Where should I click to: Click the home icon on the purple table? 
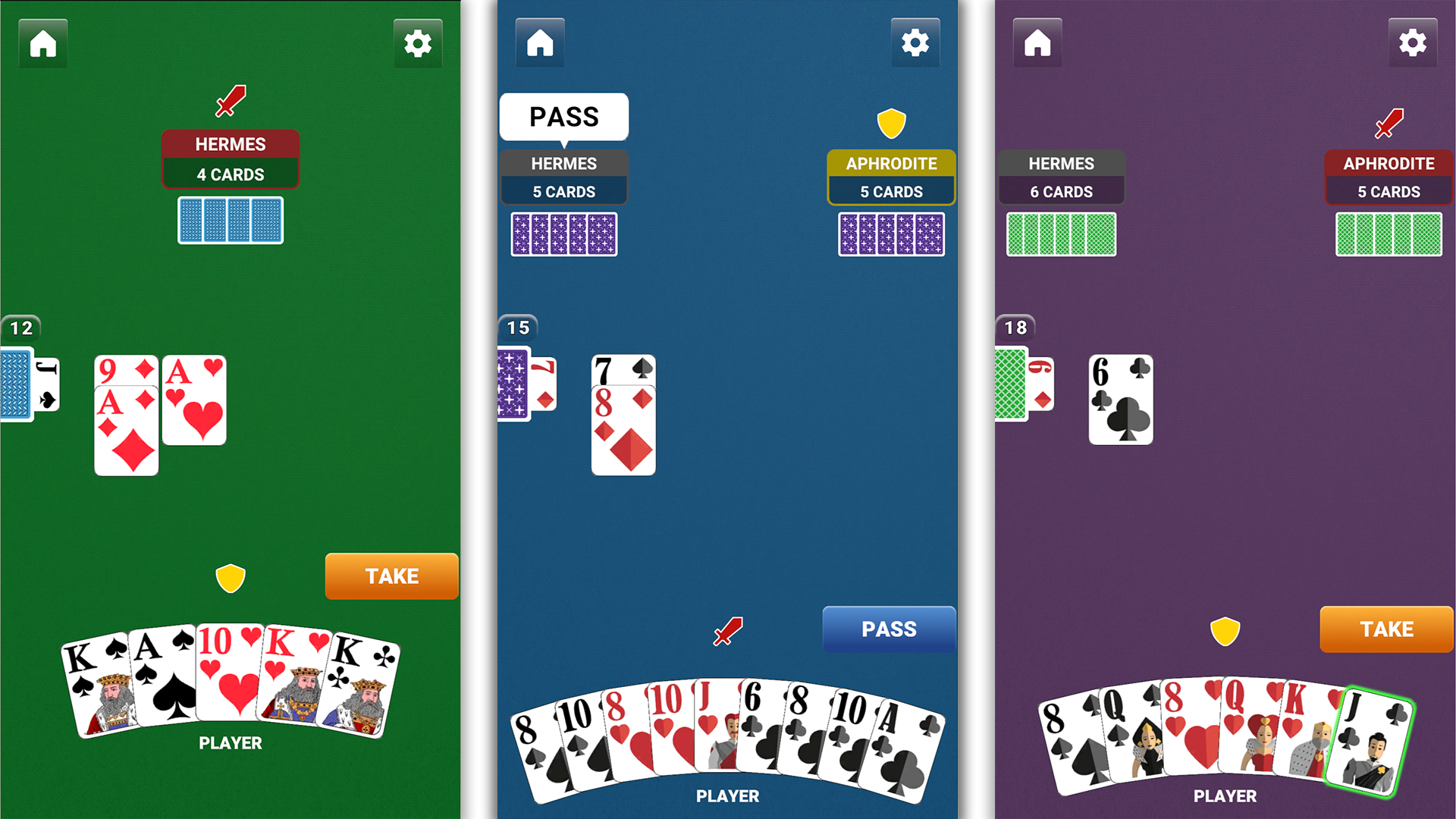(1037, 43)
